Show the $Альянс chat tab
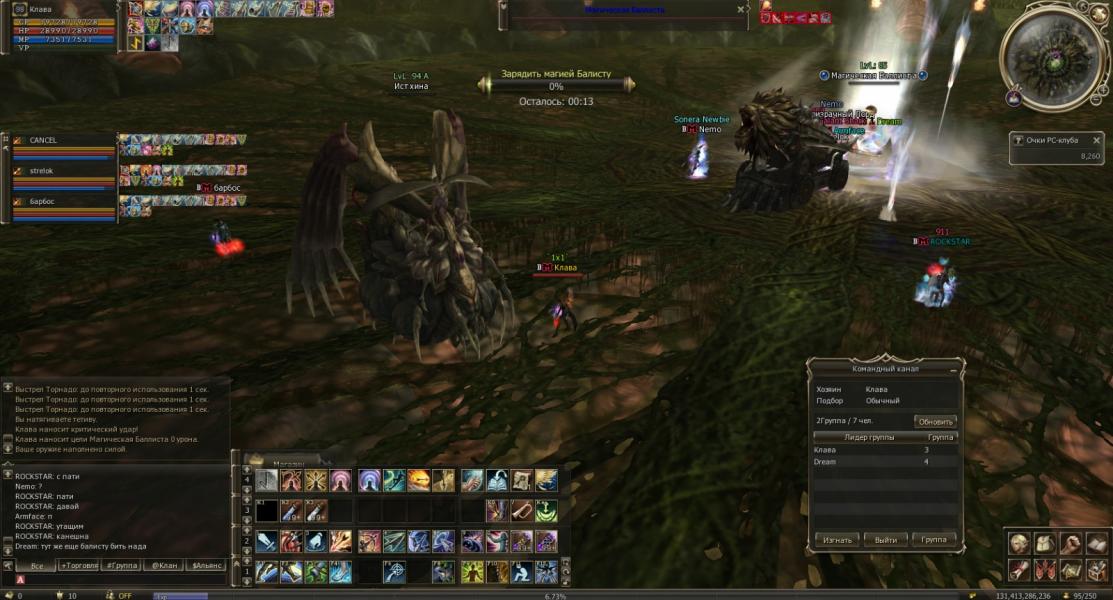 click(207, 566)
